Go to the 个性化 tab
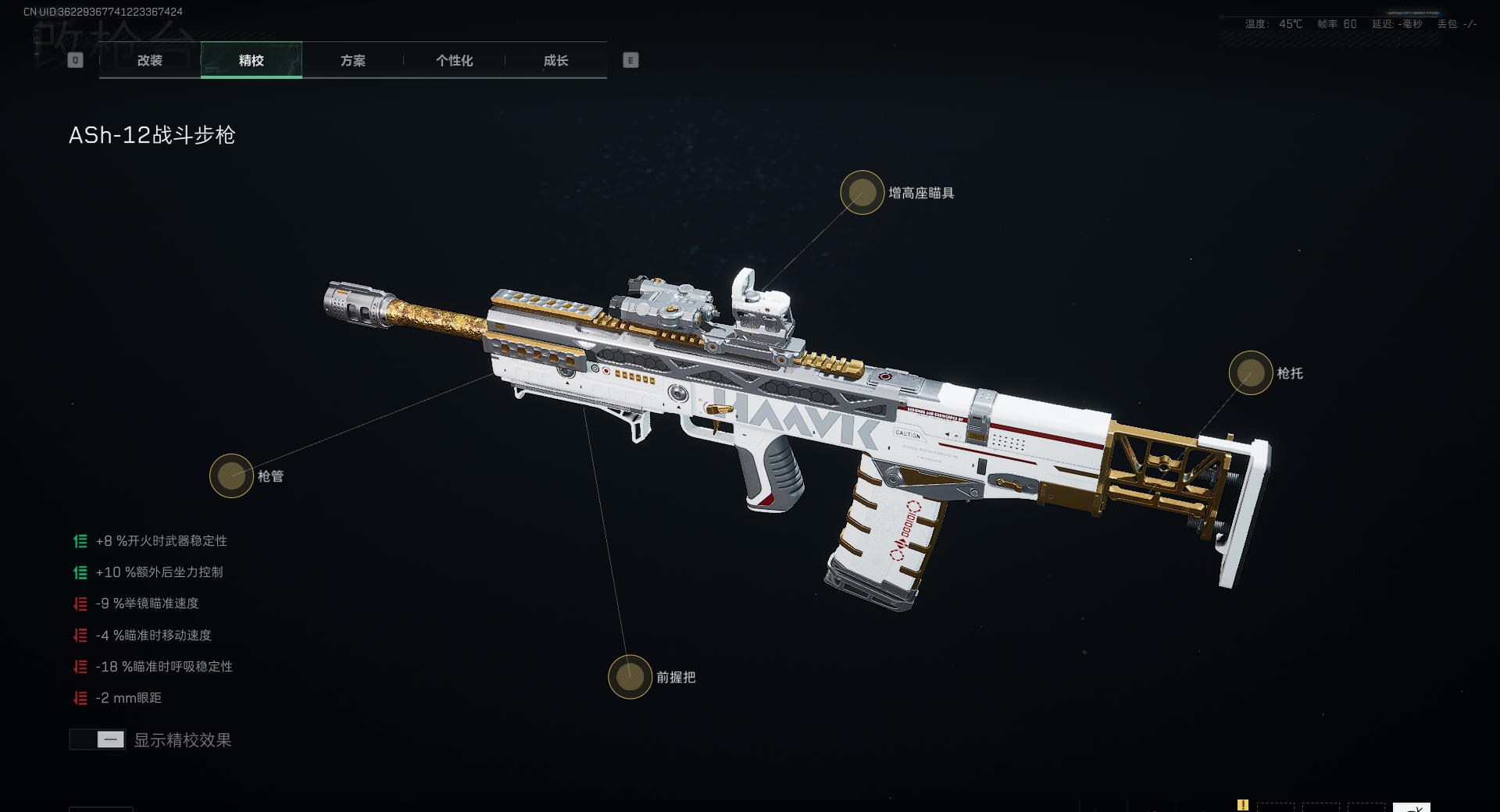Image resolution: width=1500 pixels, height=812 pixels. click(454, 60)
